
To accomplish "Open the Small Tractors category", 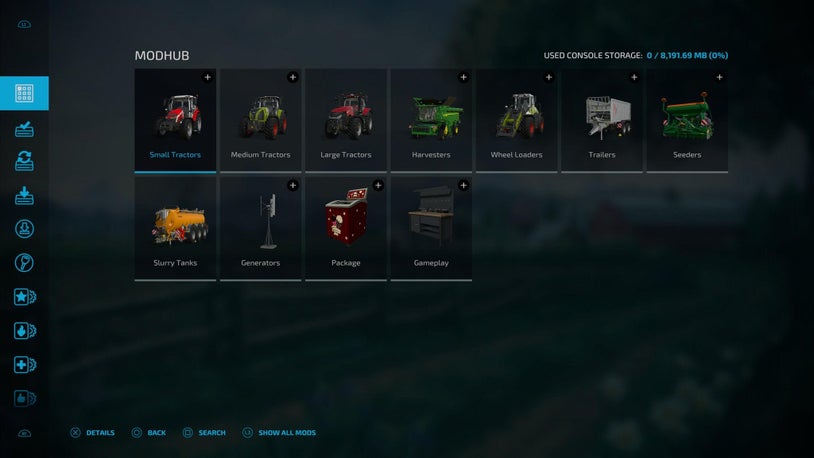I will pyautogui.click(x=175, y=120).
